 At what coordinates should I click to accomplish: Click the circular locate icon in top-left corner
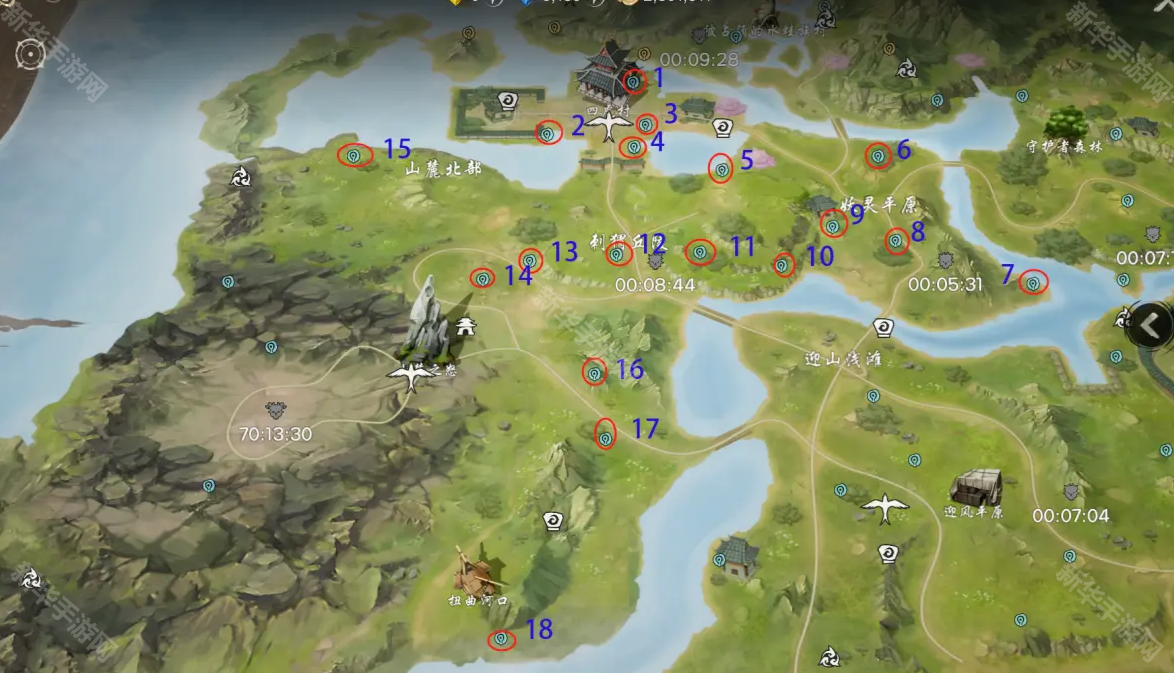coord(32,52)
